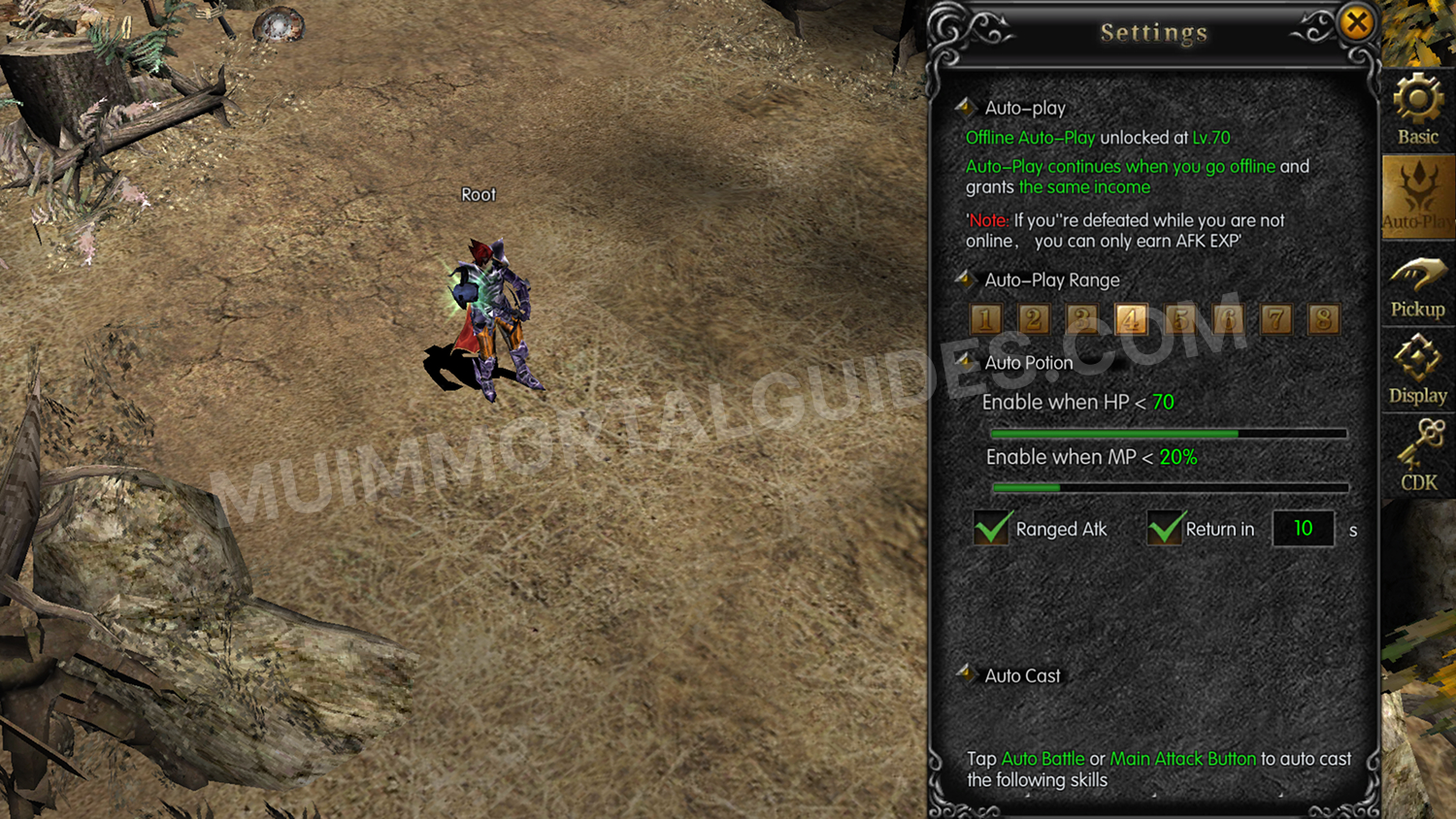Select Auto-Play Range level 8
1456x819 pixels.
click(x=1325, y=319)
